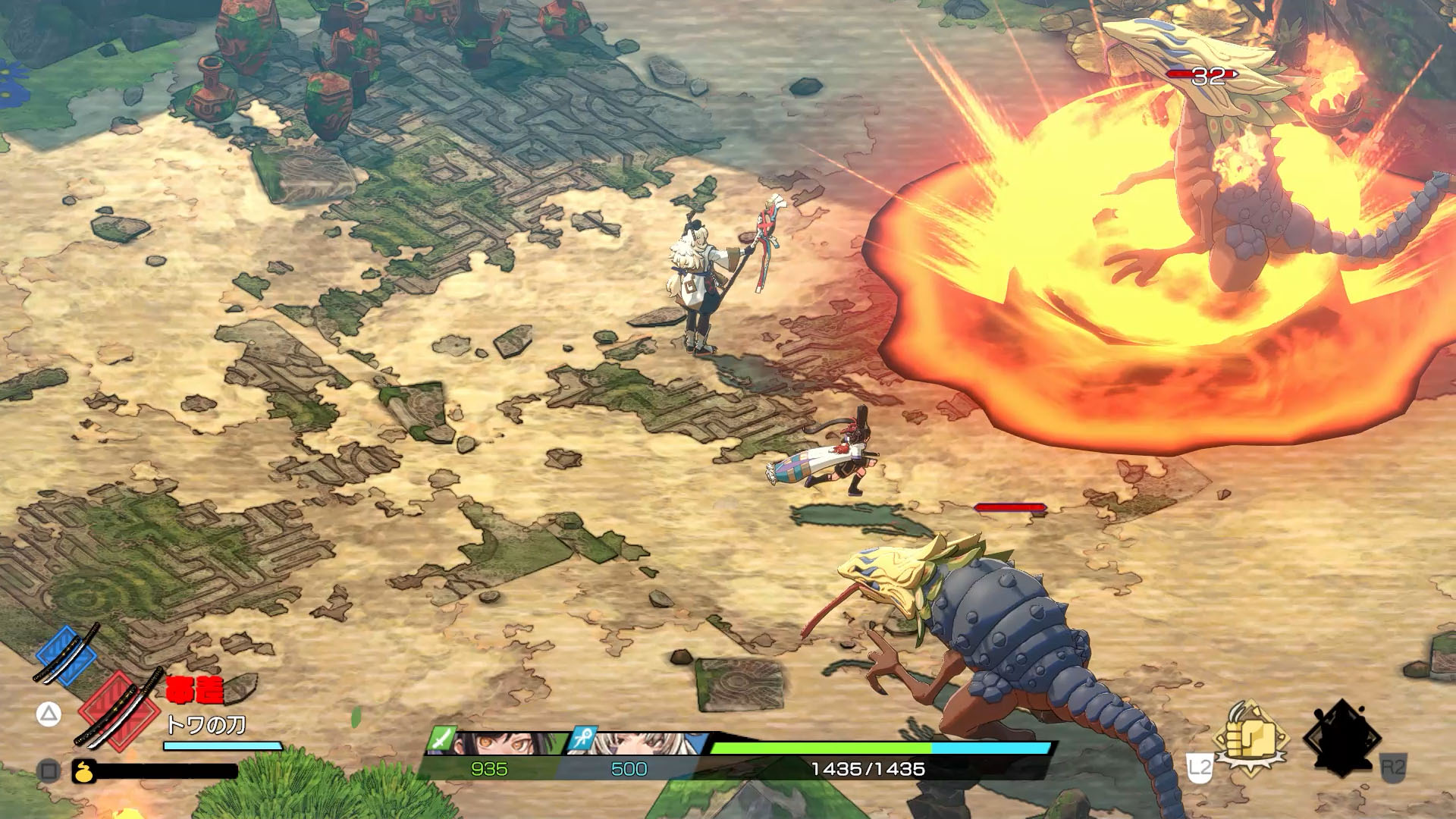Use the yellow gourd item
1456x819 pixels.
(82, 771)
